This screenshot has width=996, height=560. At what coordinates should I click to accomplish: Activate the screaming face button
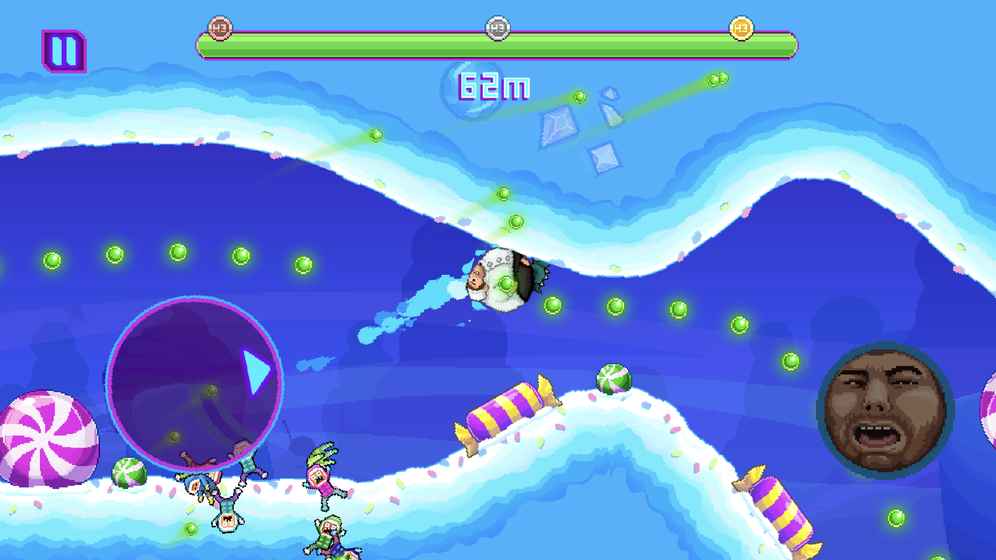(884, 408)
